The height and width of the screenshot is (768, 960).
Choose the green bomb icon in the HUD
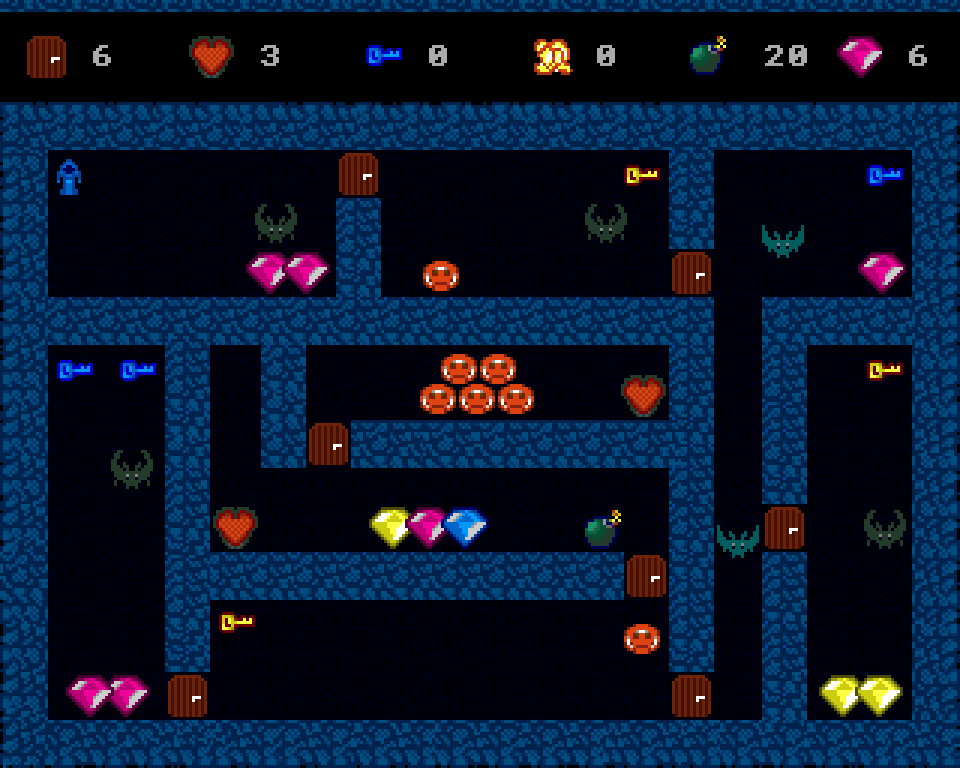tap(707, 56)
